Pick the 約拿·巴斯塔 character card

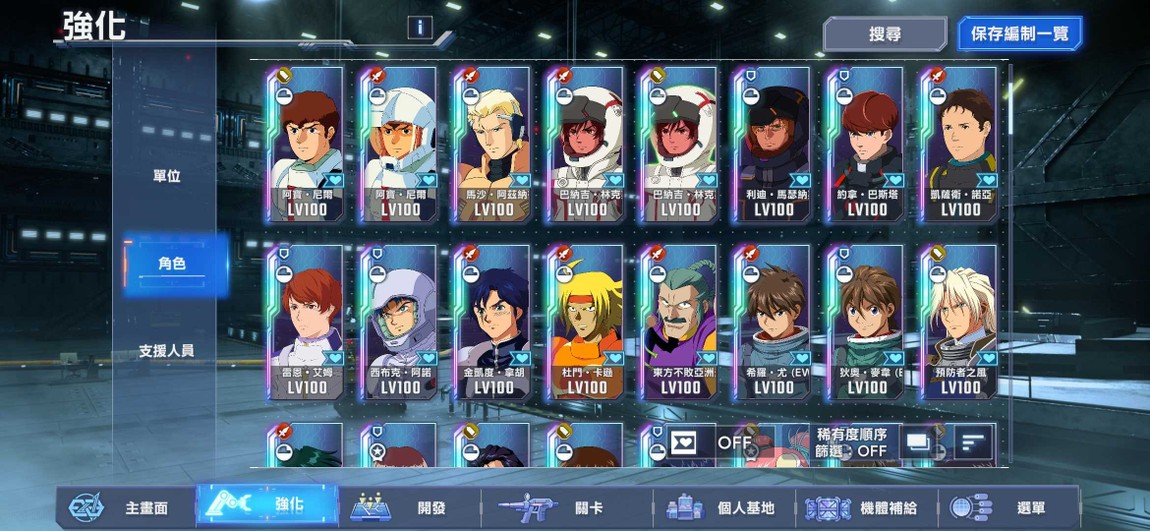tap(866, 145)
